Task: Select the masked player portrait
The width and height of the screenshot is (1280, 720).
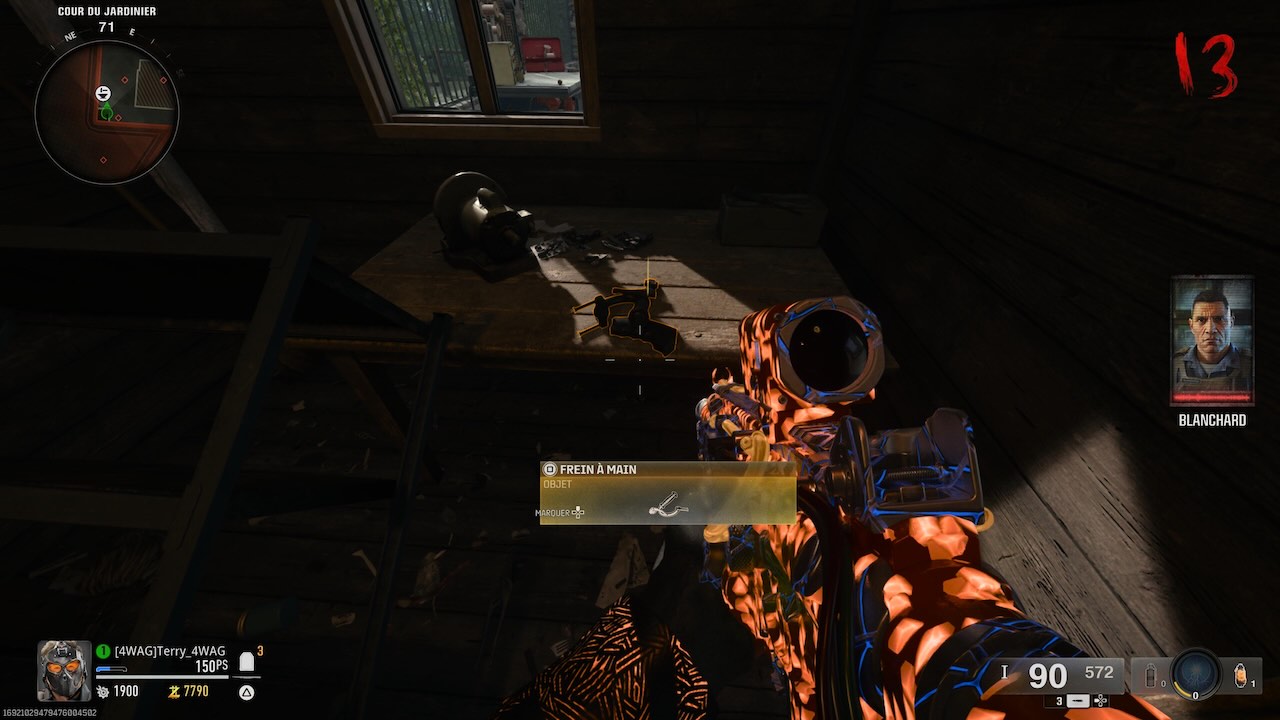Action: (x=65, y=669)
